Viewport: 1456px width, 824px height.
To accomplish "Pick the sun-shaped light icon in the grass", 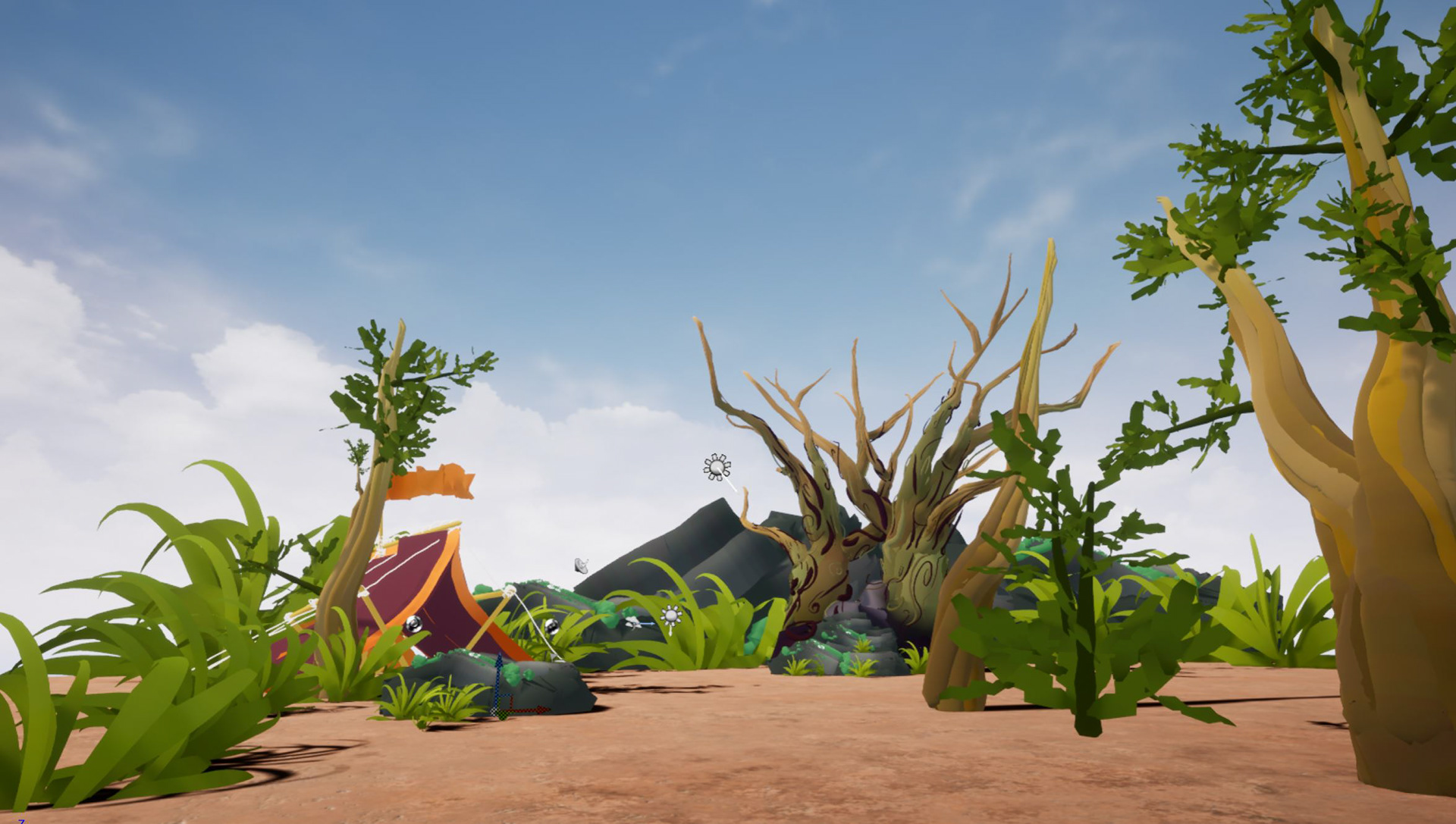I will [x=670, y=617].
